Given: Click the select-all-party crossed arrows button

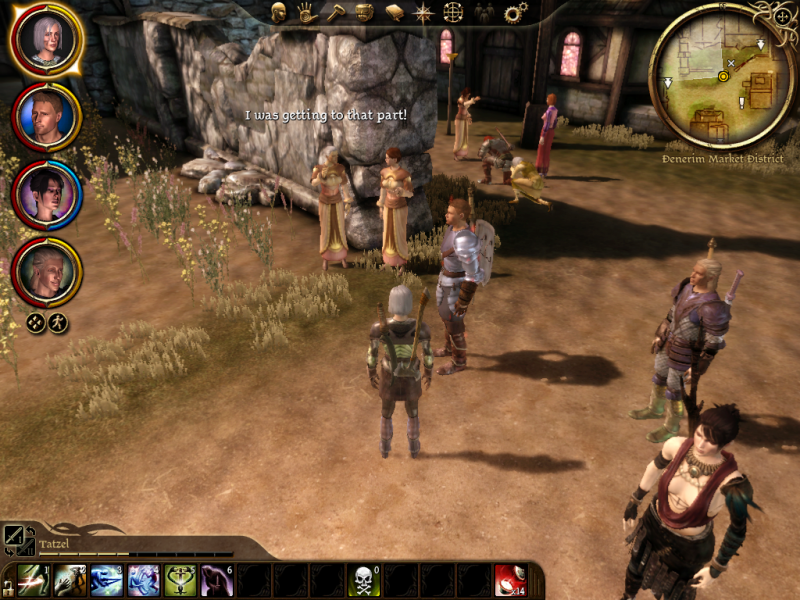Looking at the screenshot, I should tap(36, 323).
